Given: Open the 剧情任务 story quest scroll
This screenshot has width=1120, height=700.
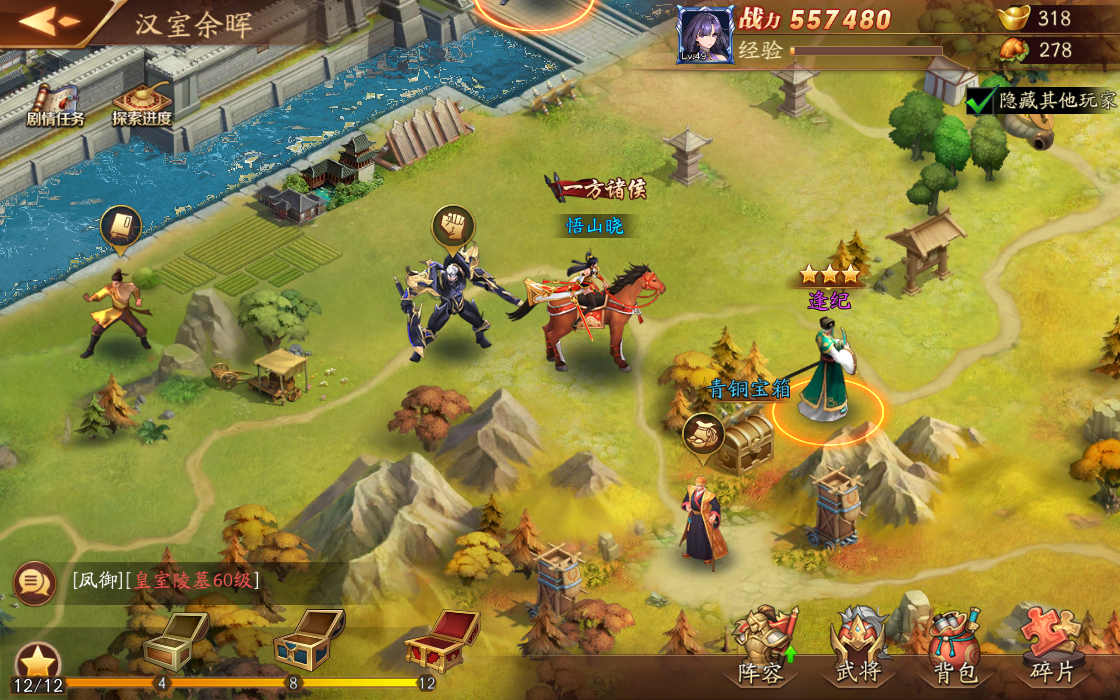Looking at the screenshot, I should click(55, 104).
